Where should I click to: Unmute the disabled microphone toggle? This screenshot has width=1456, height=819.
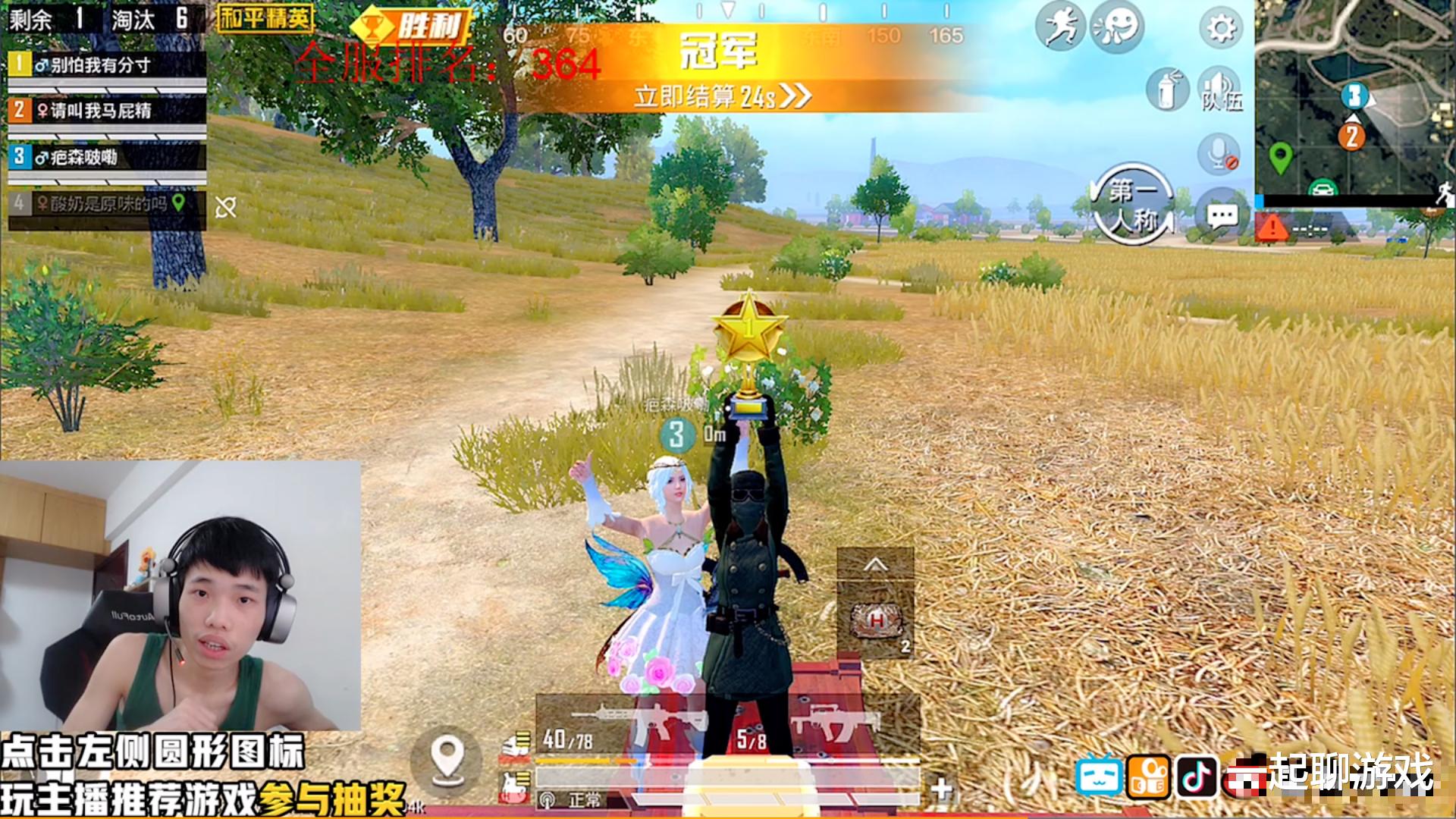click(1217, 154)
